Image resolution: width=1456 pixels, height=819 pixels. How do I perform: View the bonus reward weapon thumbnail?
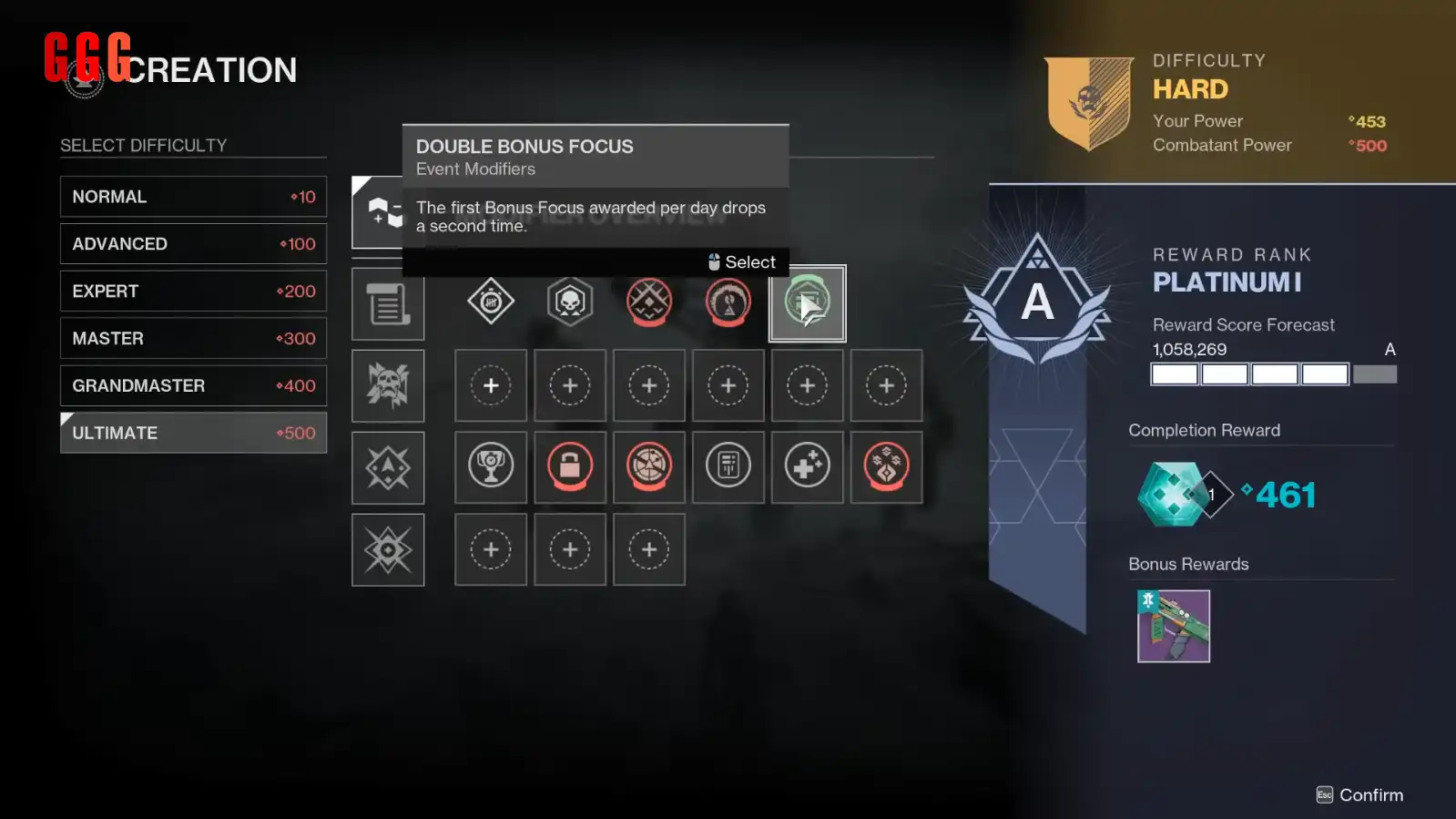click(1173, 626)
